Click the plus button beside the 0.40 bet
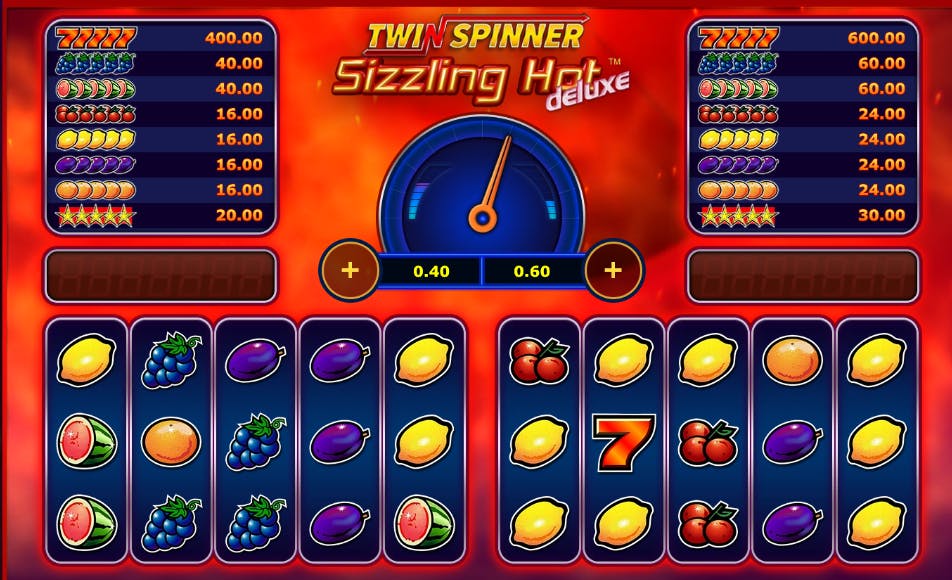Screen dimensions: 952x580 (x=349, y=270)
